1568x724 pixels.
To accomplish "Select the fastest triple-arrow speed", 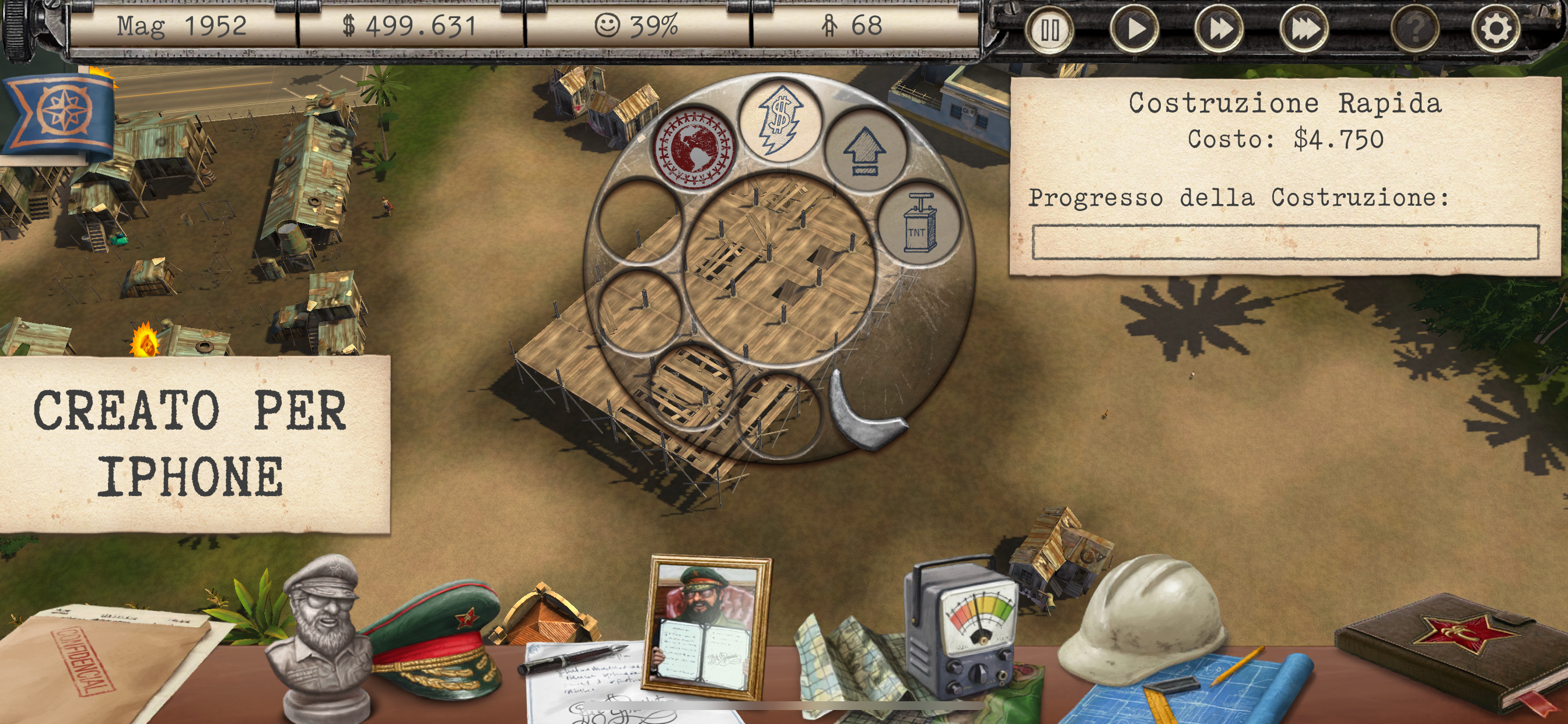I will point(1304,29).
